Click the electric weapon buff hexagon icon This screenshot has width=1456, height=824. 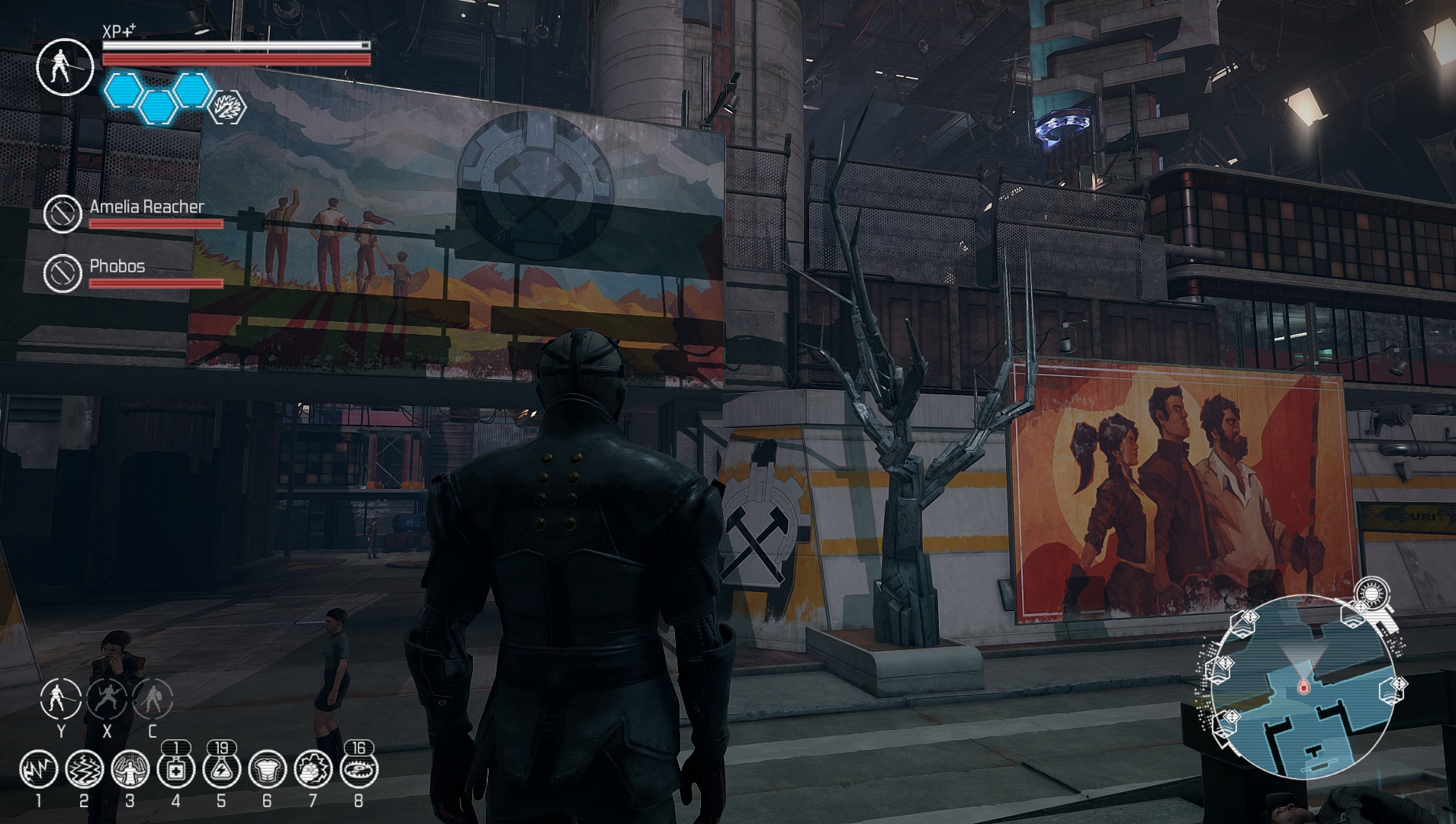(x=227, y=108)
